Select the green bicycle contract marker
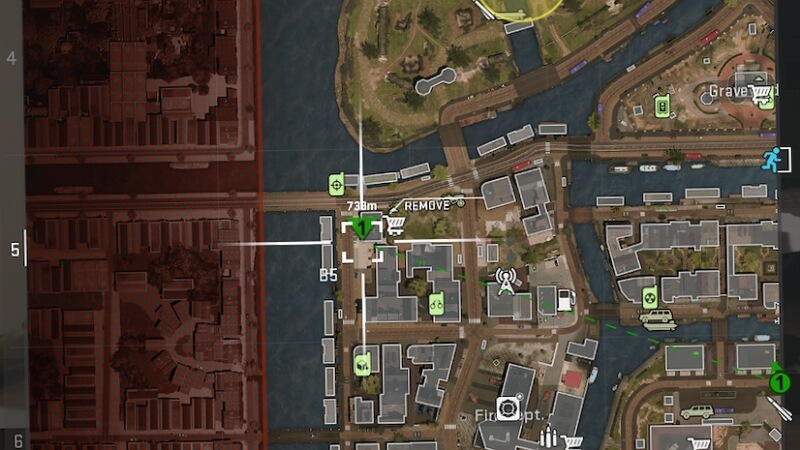The height and width of the screenshot is (450, 800). [436, 303]
